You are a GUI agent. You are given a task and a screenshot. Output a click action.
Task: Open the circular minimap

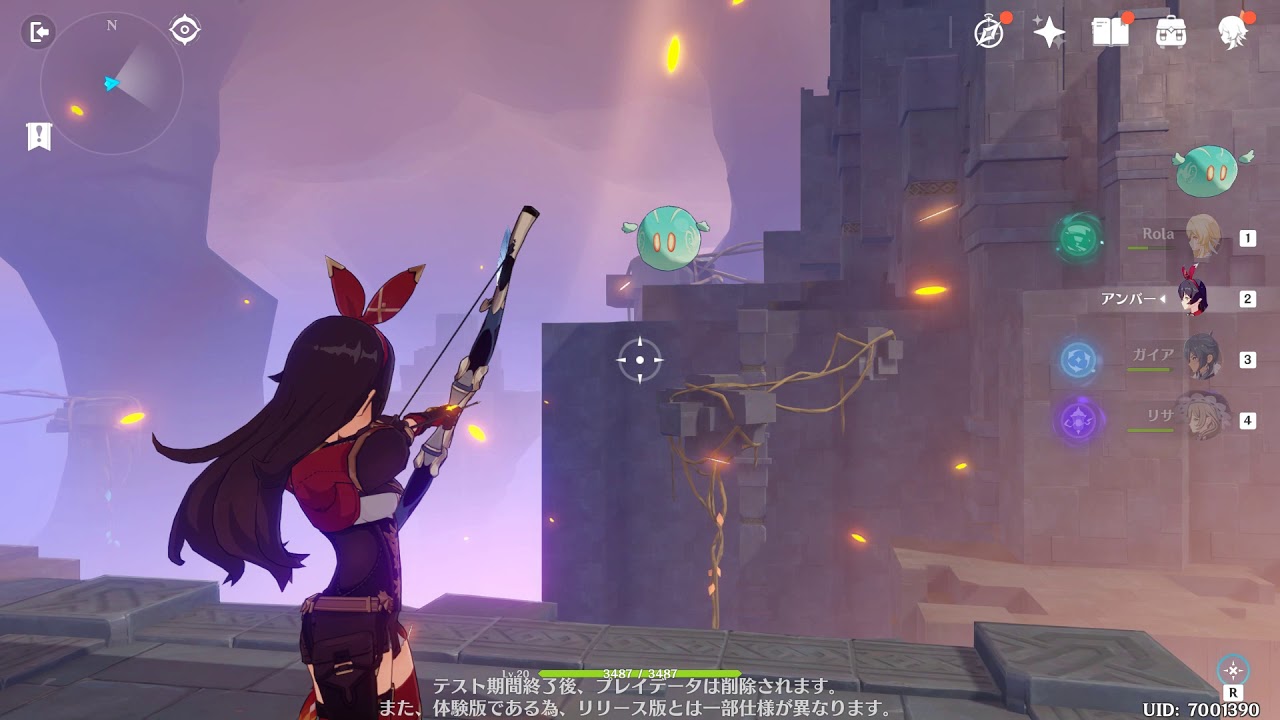(x=111, y=84)
